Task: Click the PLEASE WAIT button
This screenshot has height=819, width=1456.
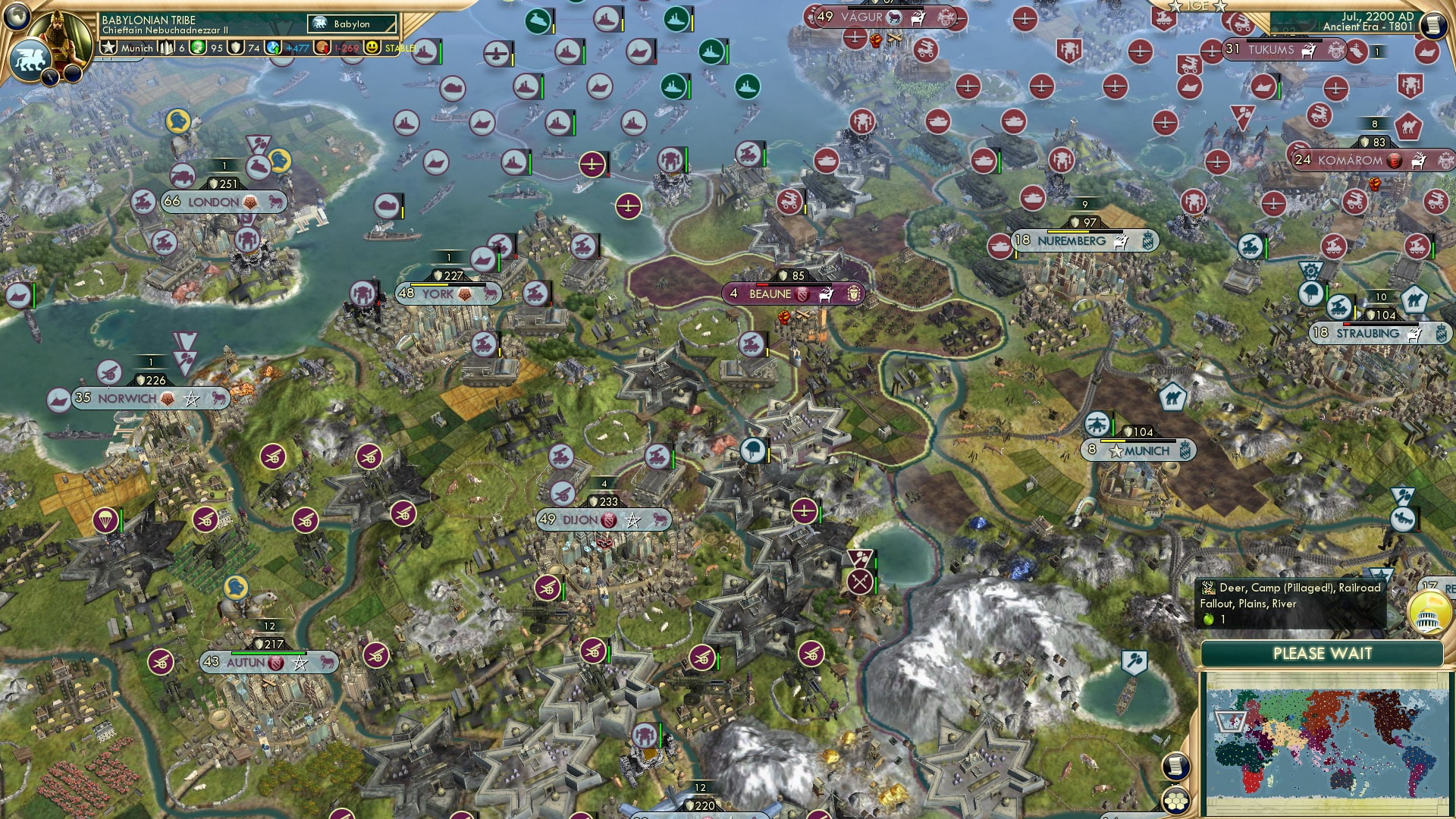Action: click(x=1323, y=654)
